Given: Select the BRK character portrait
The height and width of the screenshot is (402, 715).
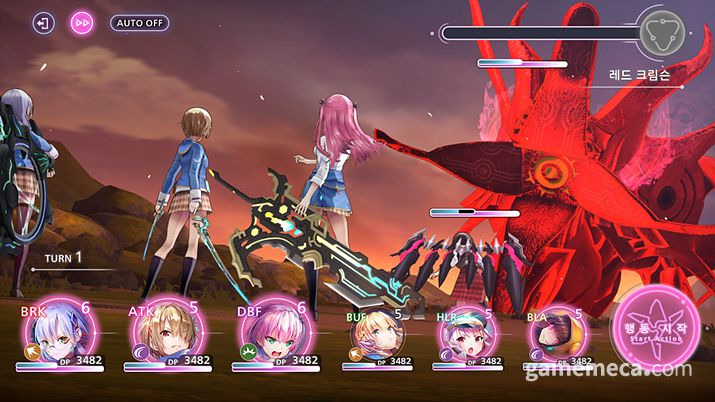Looking at the screenshot, I should point(55,333).
